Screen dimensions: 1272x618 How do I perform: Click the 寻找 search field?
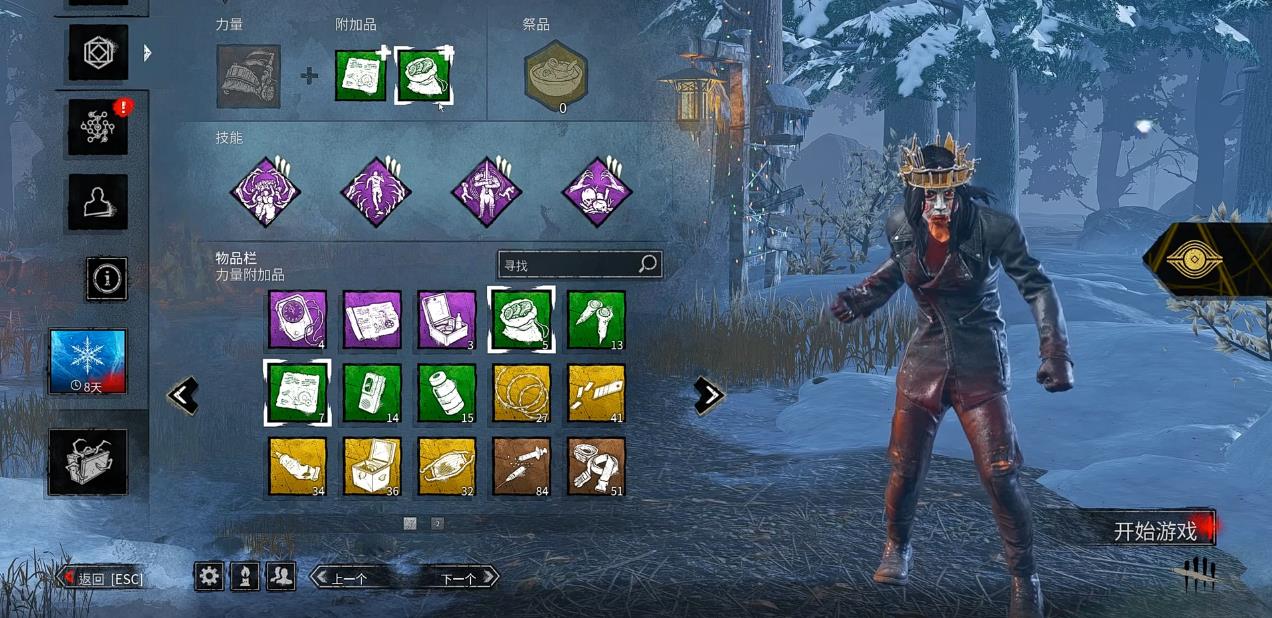tap(568, 264)
